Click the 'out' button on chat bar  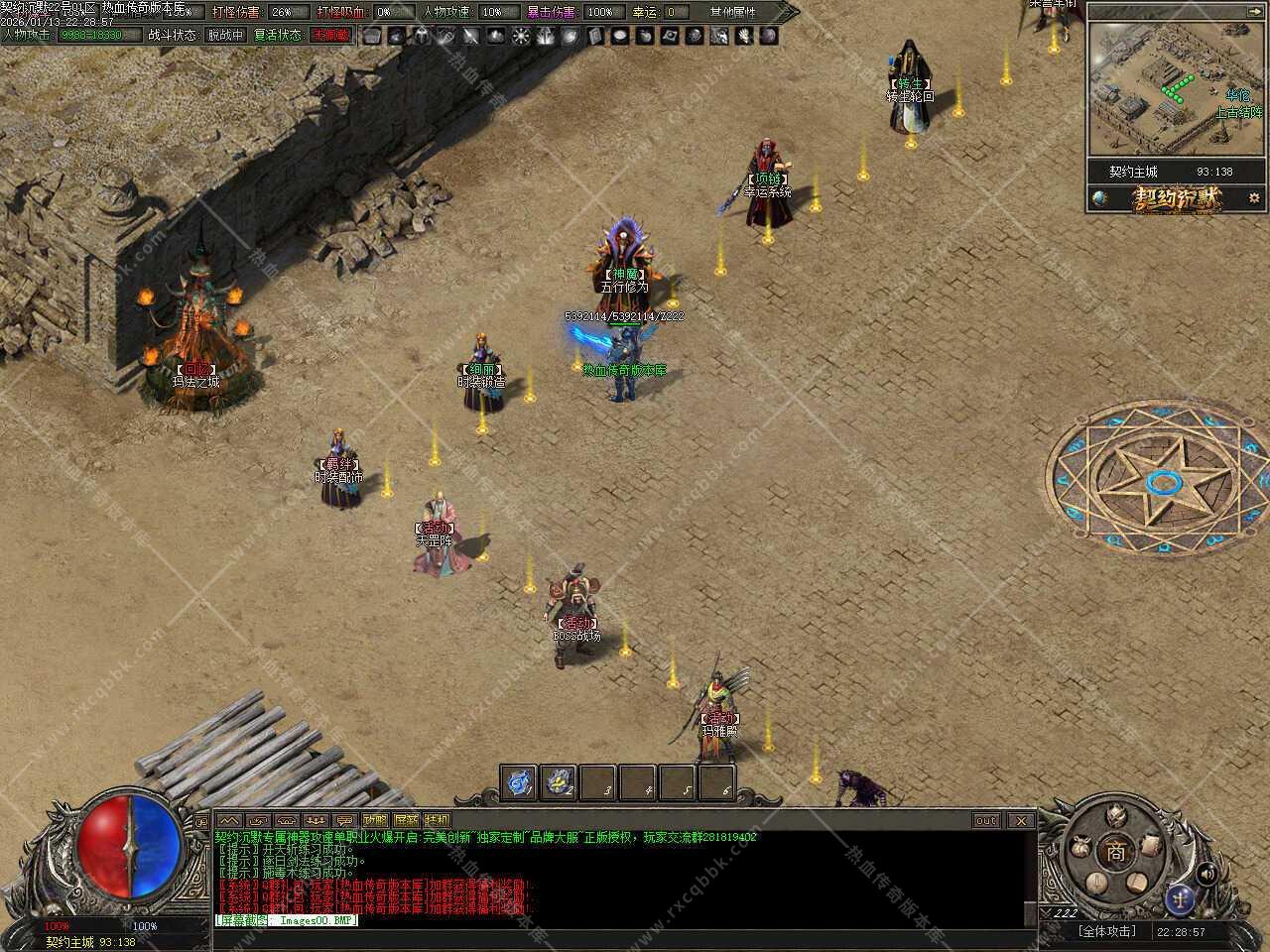pos(986,820)
